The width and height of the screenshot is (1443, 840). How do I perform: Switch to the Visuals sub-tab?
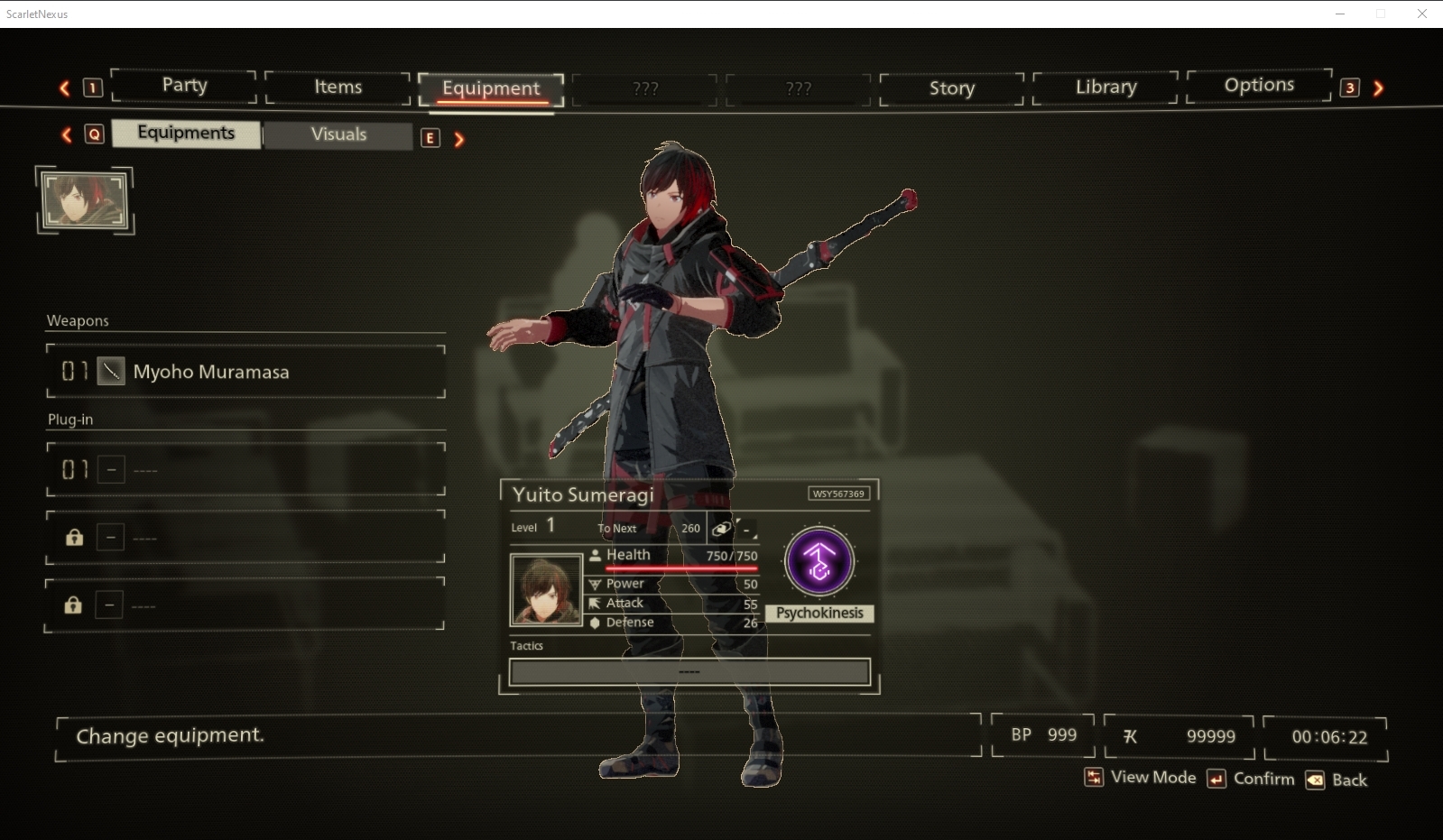click(x=338, y=134)
